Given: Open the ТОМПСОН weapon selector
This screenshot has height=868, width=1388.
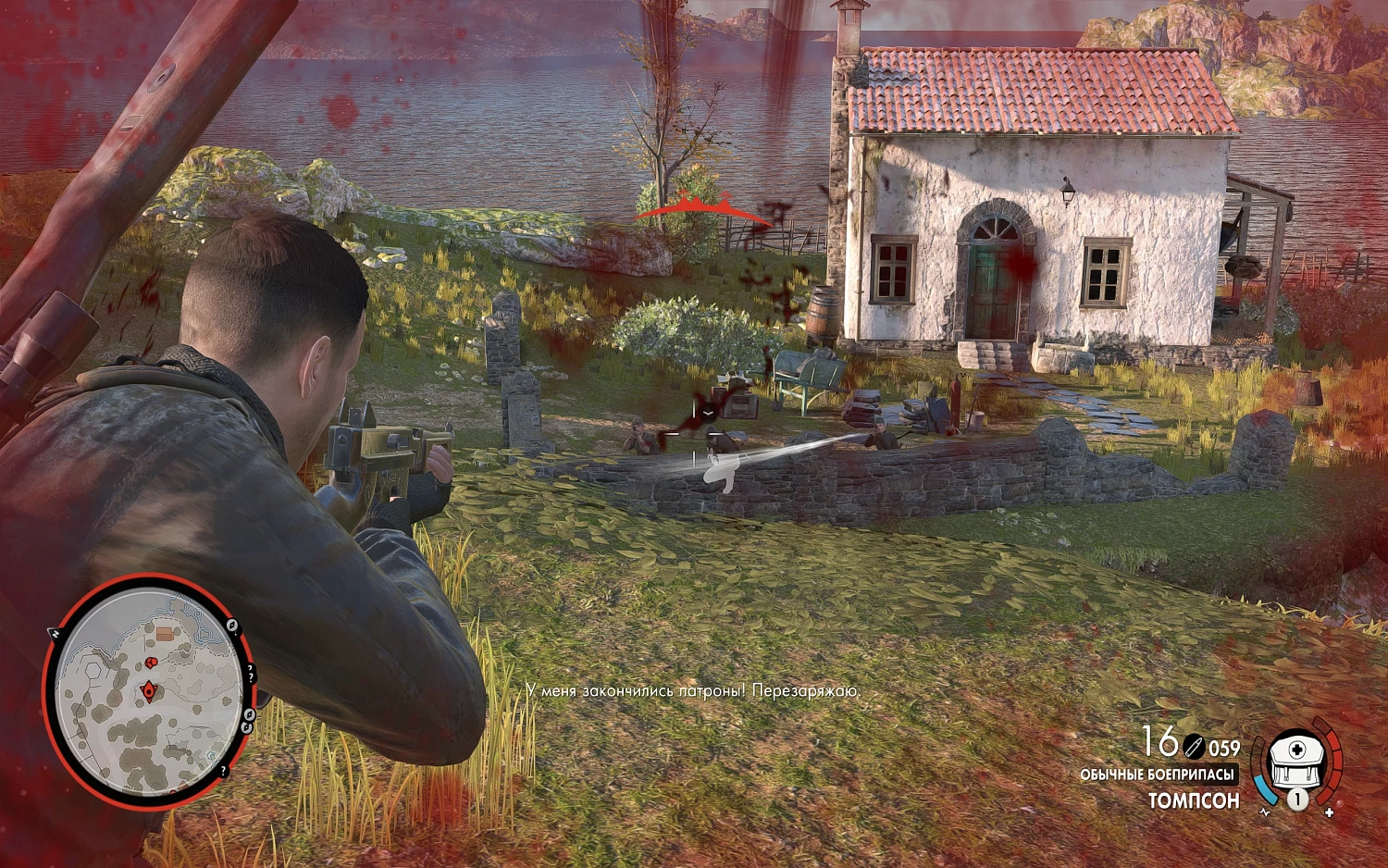Looking at the screenshot, I should pos(1196,799).
